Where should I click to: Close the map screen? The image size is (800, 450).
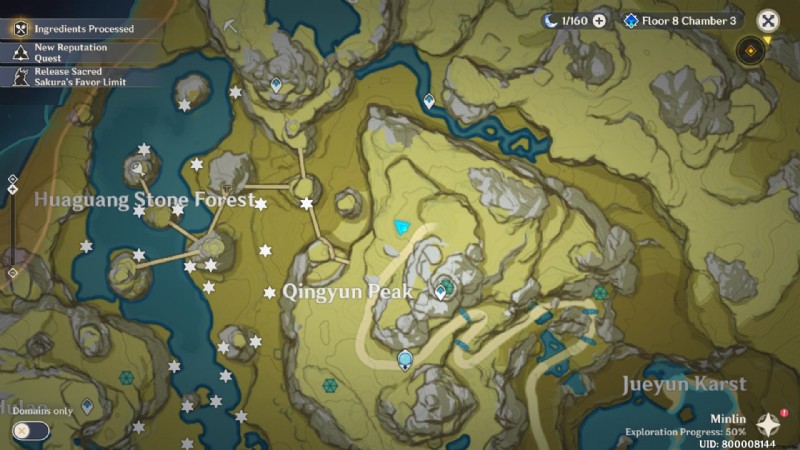click(767, 20)
